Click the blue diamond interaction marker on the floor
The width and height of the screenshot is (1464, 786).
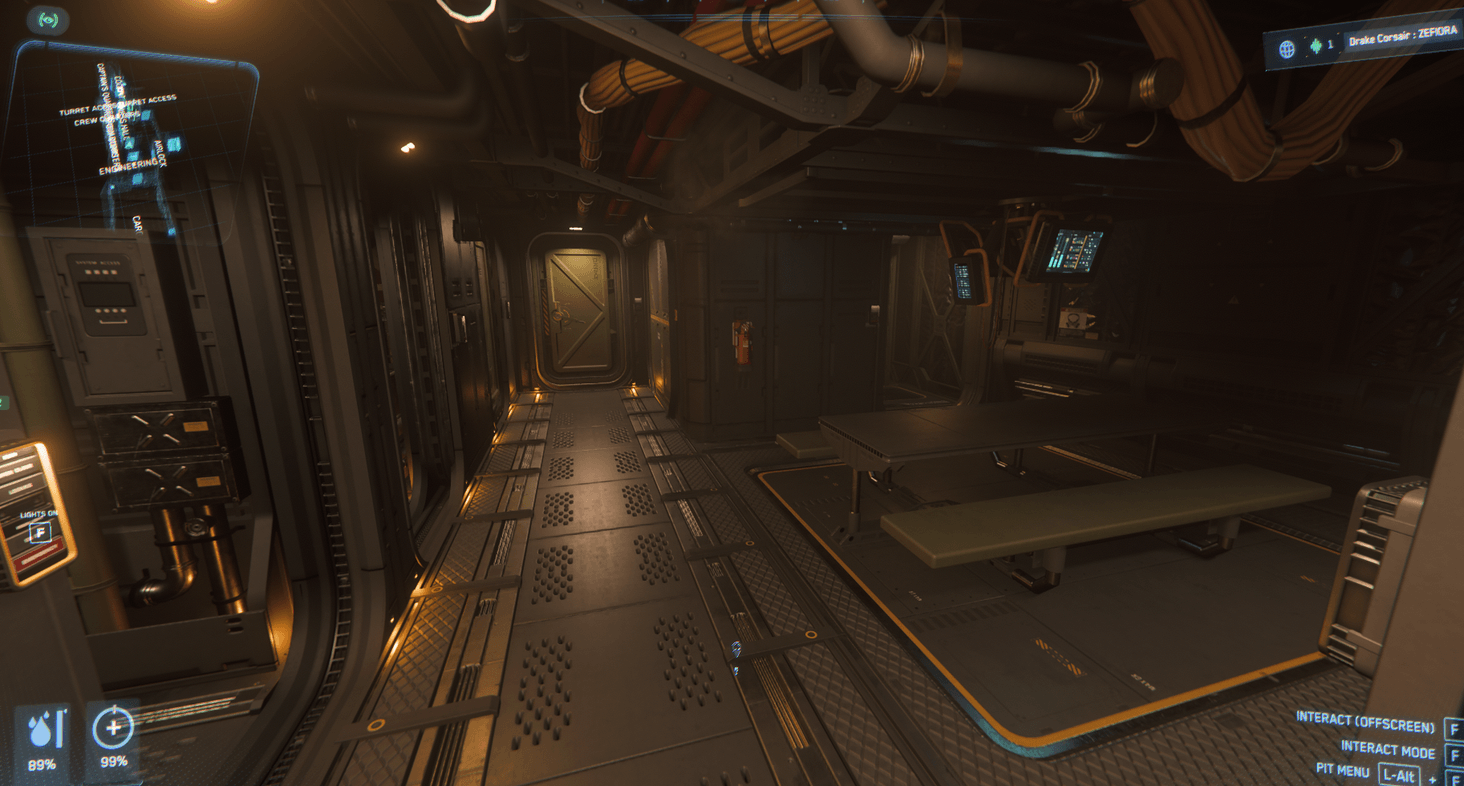click(736, 646)
